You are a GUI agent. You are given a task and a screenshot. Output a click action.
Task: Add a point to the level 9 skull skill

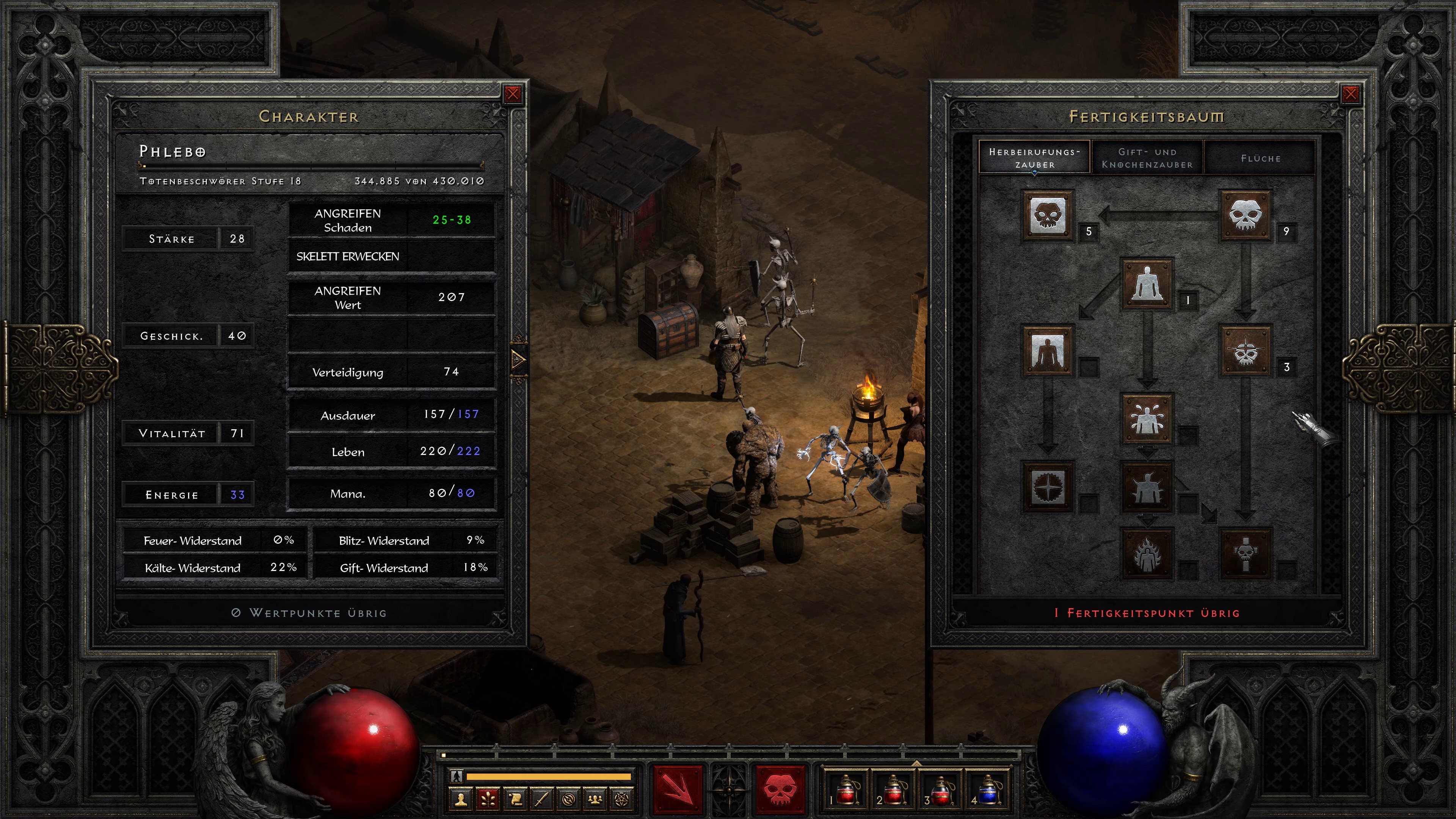[x=1245, y=215]
